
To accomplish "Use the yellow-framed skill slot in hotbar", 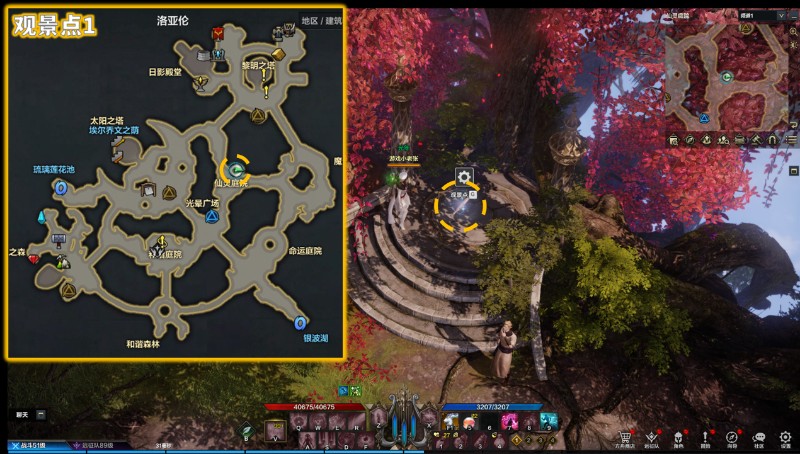I will (276, 430).
